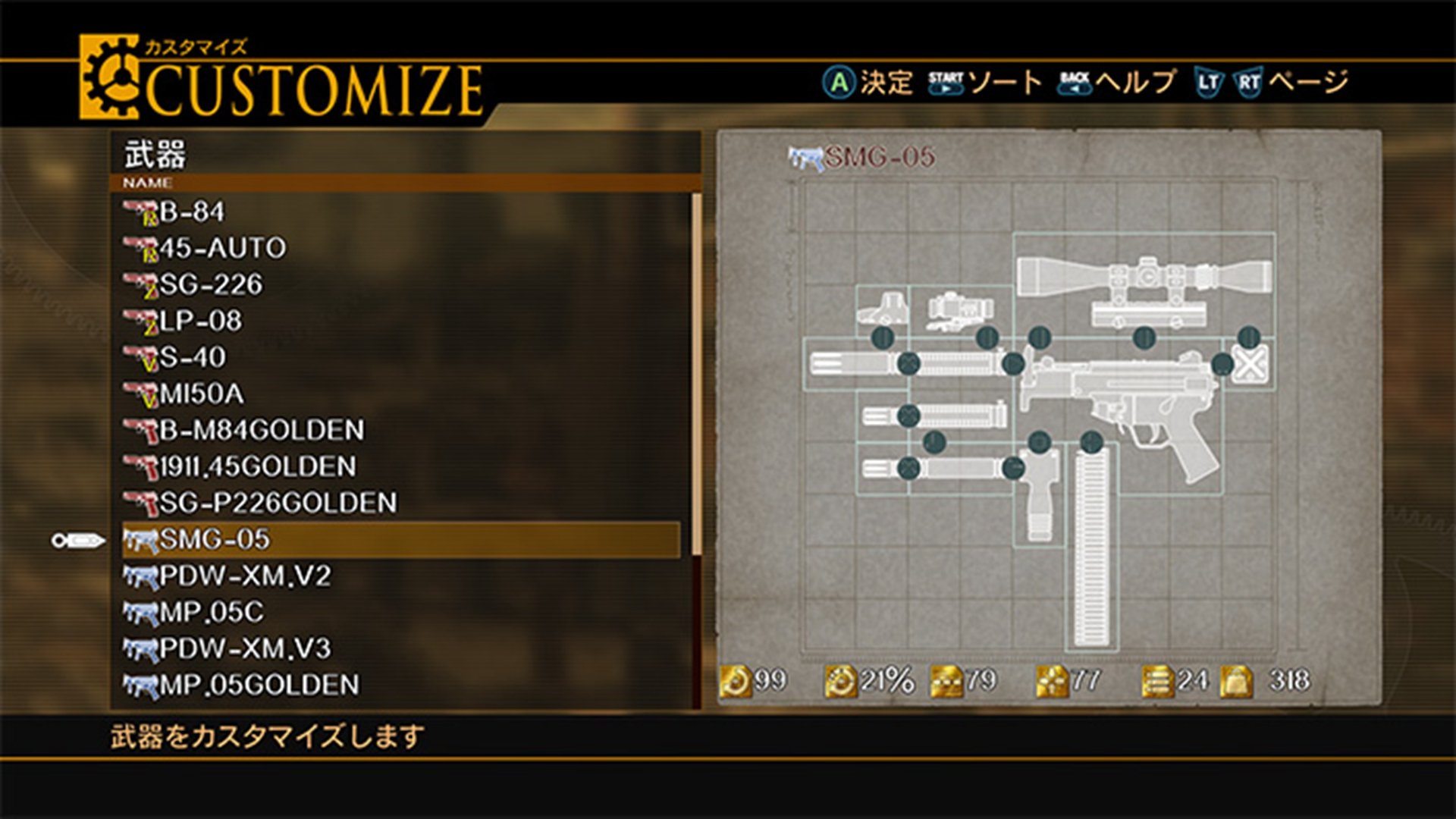1456x819 pixels.
Task: Pick the LP-08 pistol
Action: click(200, 321)
